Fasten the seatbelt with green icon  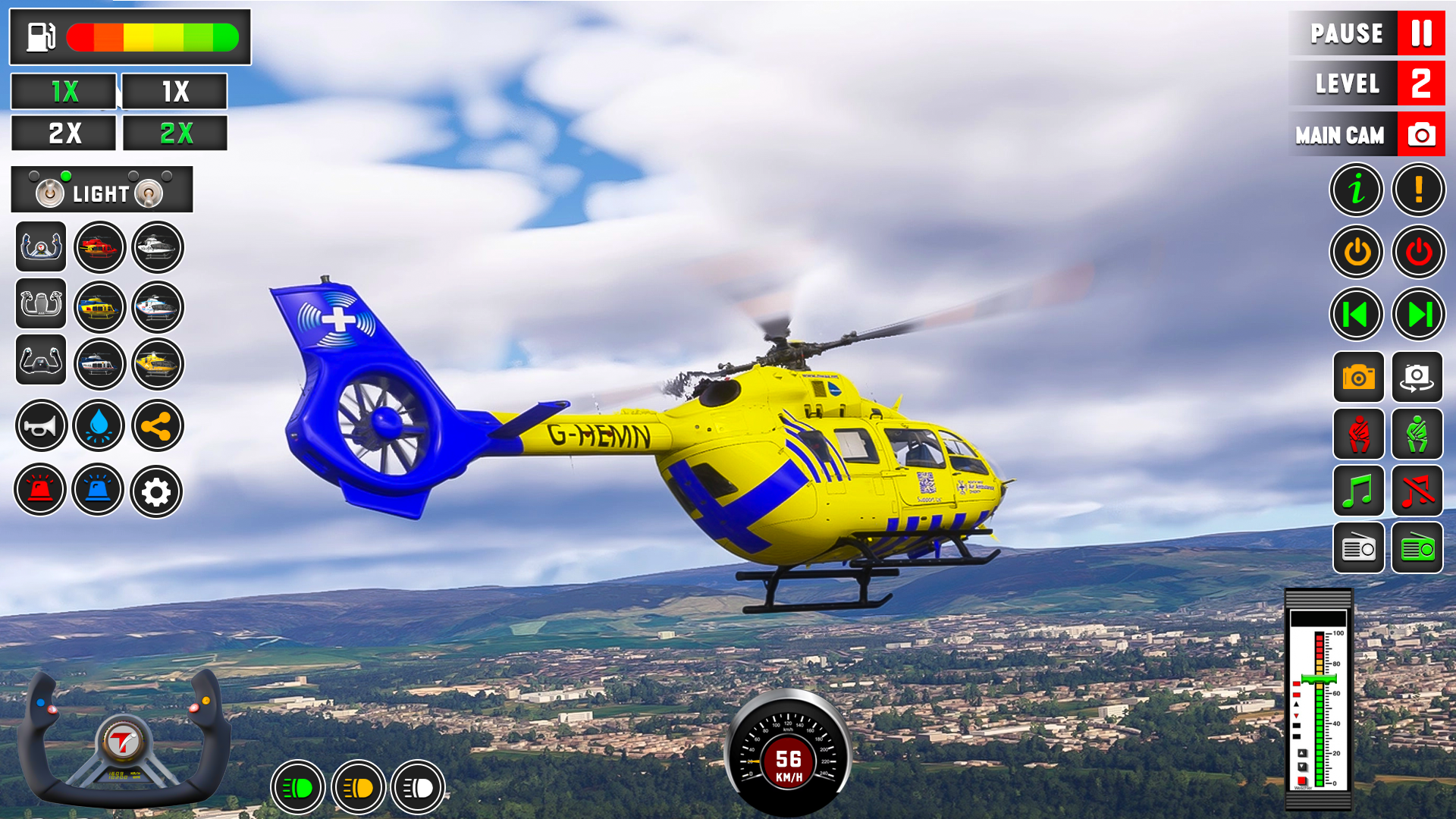pyautogui.click(x=1419, y=435)
